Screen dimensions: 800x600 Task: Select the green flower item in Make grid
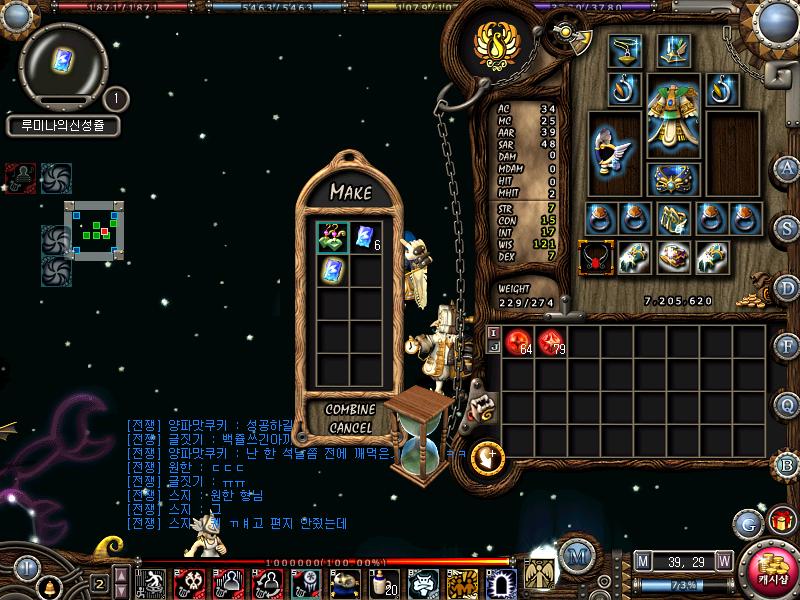coord(333,237)
